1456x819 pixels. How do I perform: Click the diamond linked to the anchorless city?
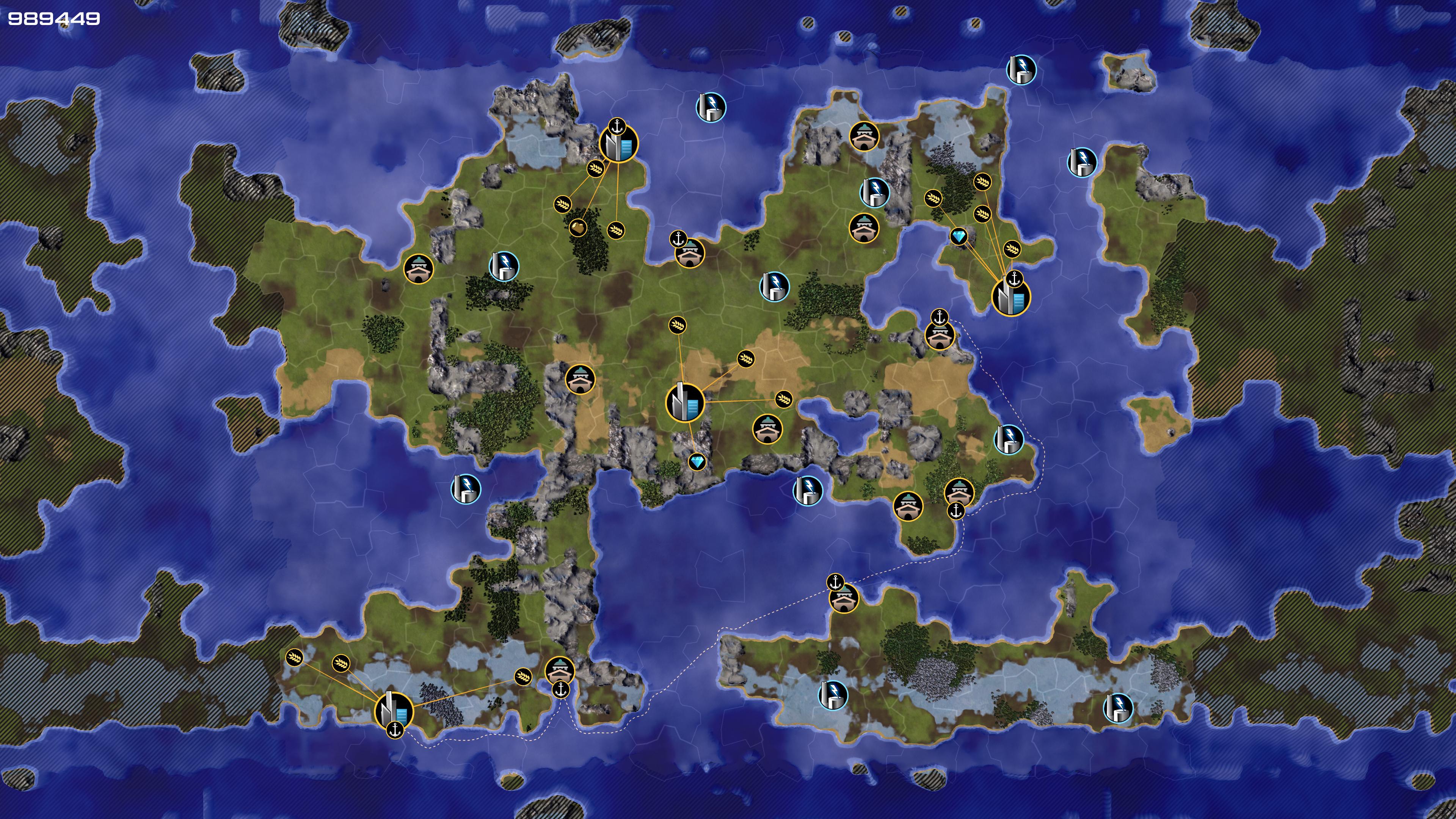coord(698,462)
